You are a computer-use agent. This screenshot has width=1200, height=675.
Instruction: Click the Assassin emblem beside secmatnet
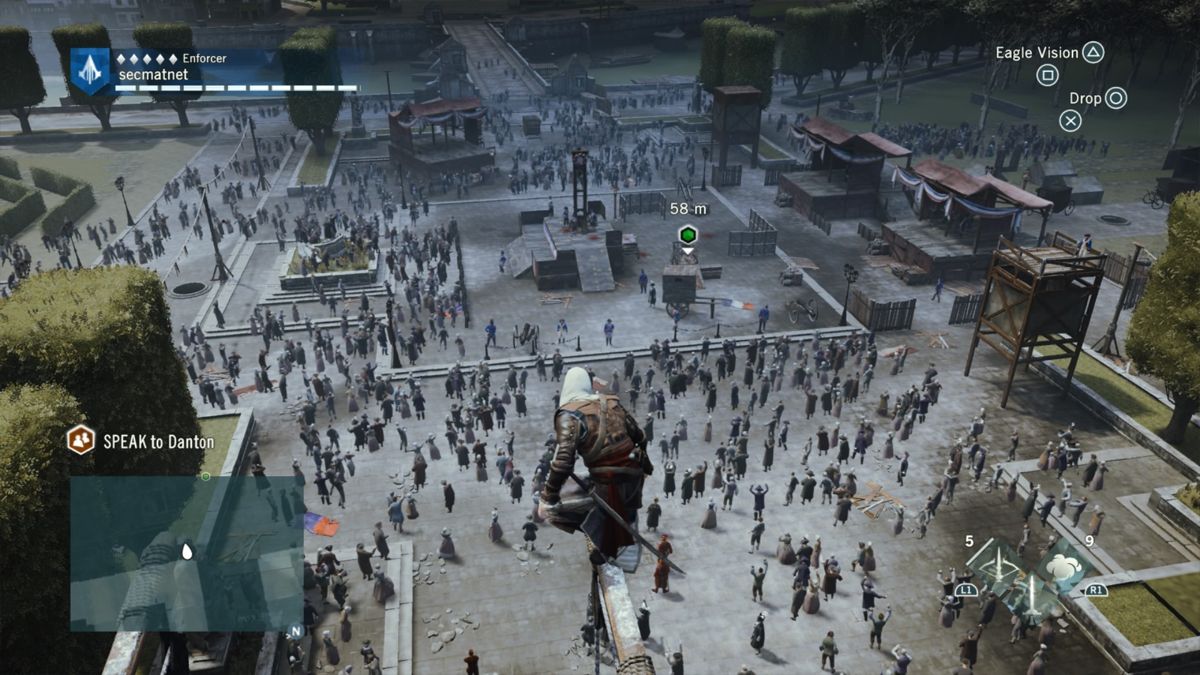(x=90, y=71)
